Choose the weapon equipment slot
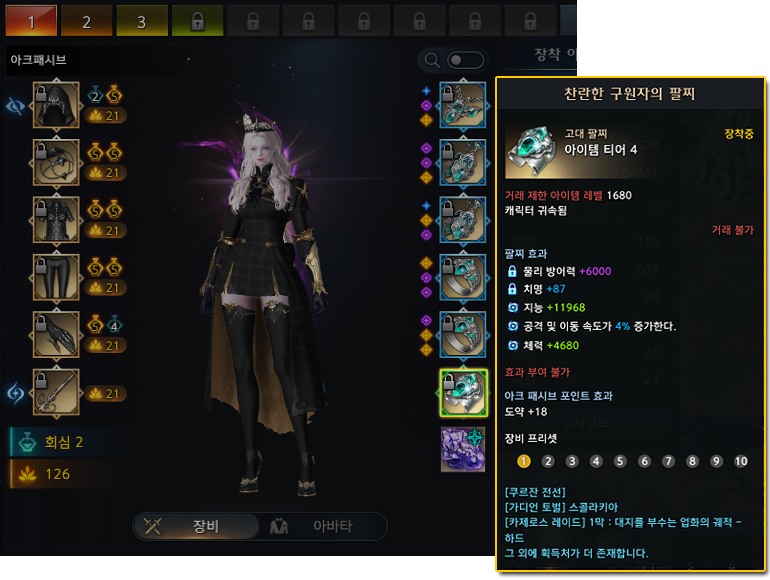The height and width of the screenshot is (580, 770). pos(56,392)
